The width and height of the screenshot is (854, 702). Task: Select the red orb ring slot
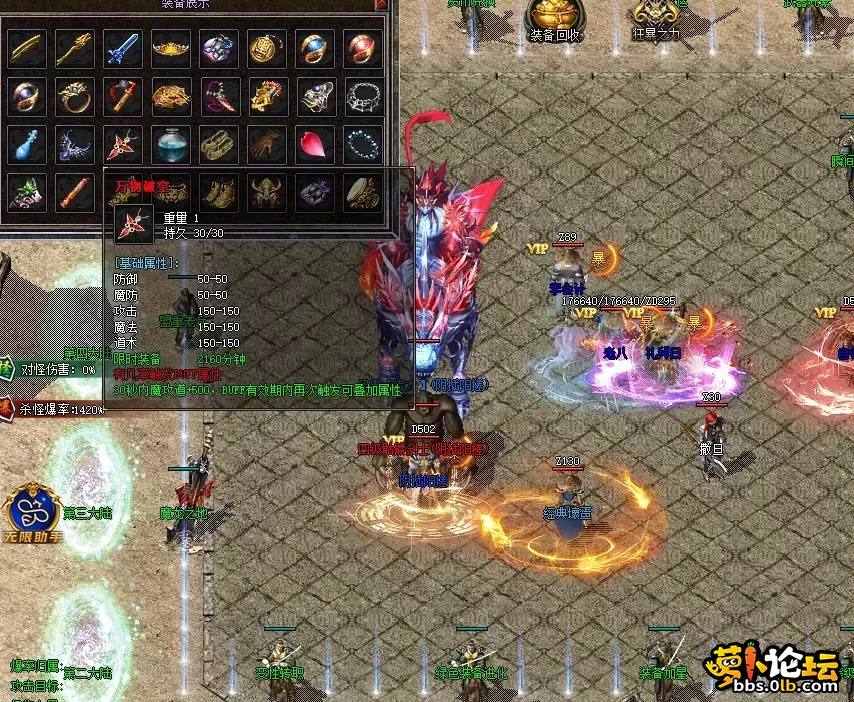(363, 47)
